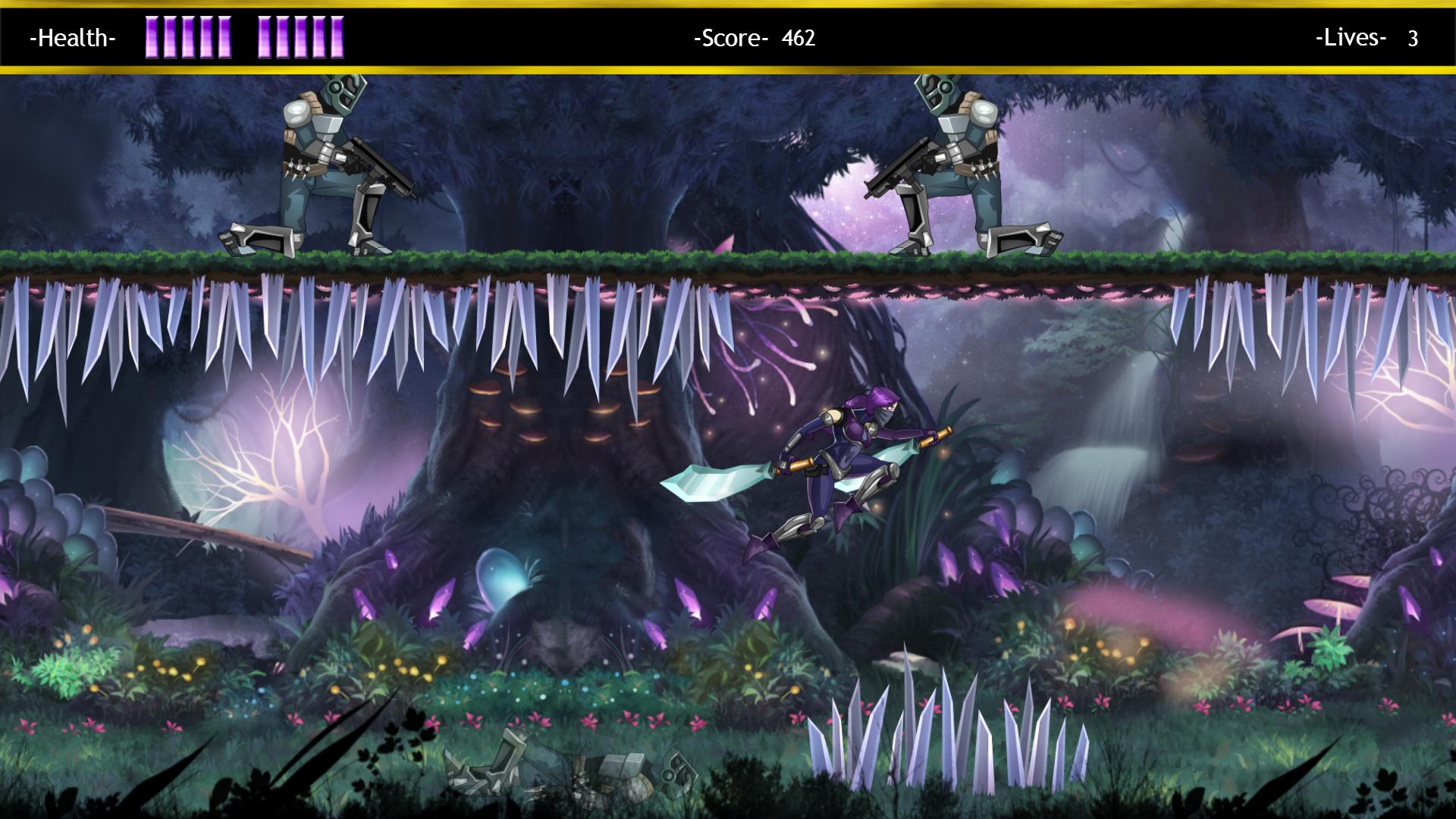The height and width of the screenshot is (819, 1456).
Task: Click the Score value 462
Action: 799,38
